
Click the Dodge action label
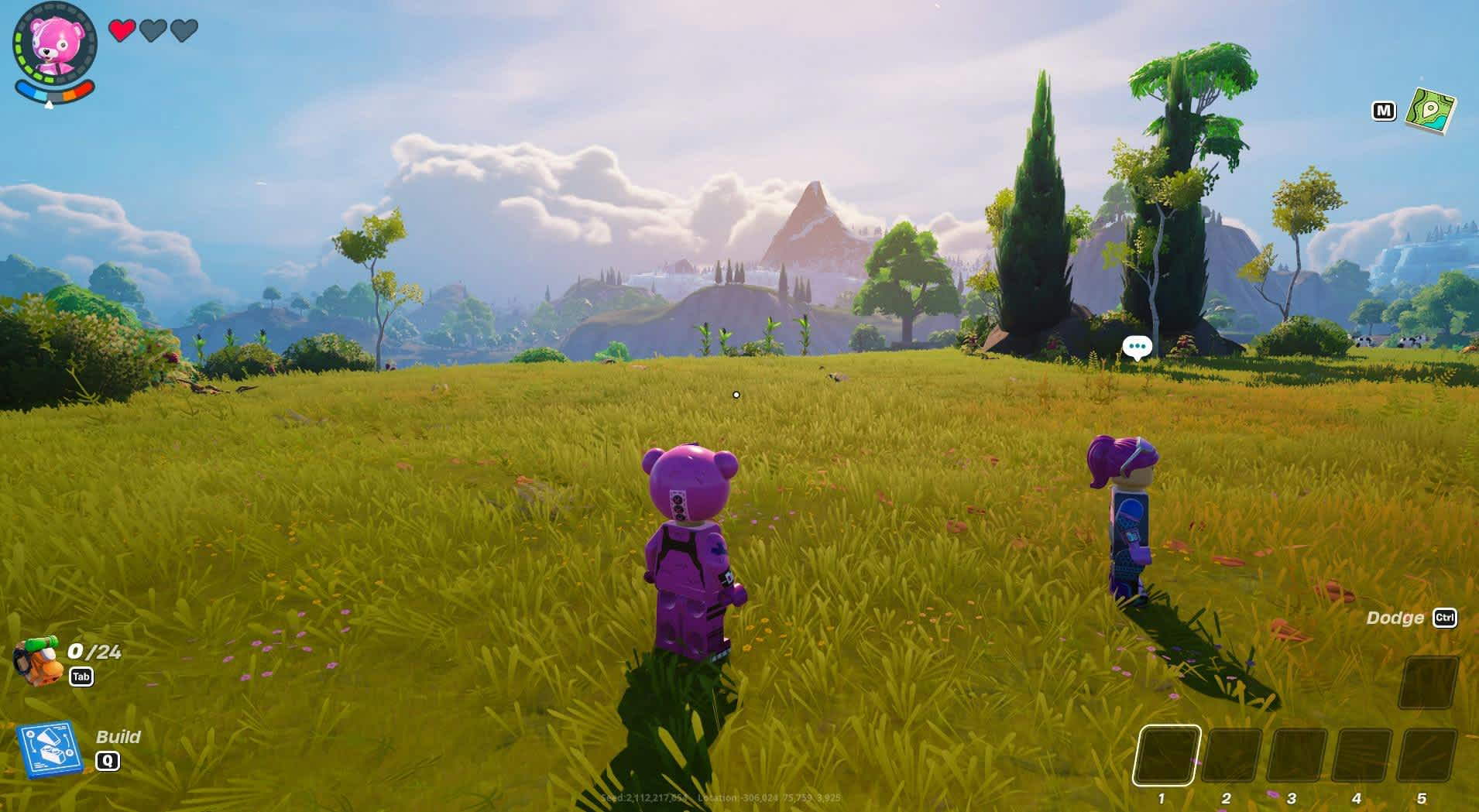pos(1395,618)
